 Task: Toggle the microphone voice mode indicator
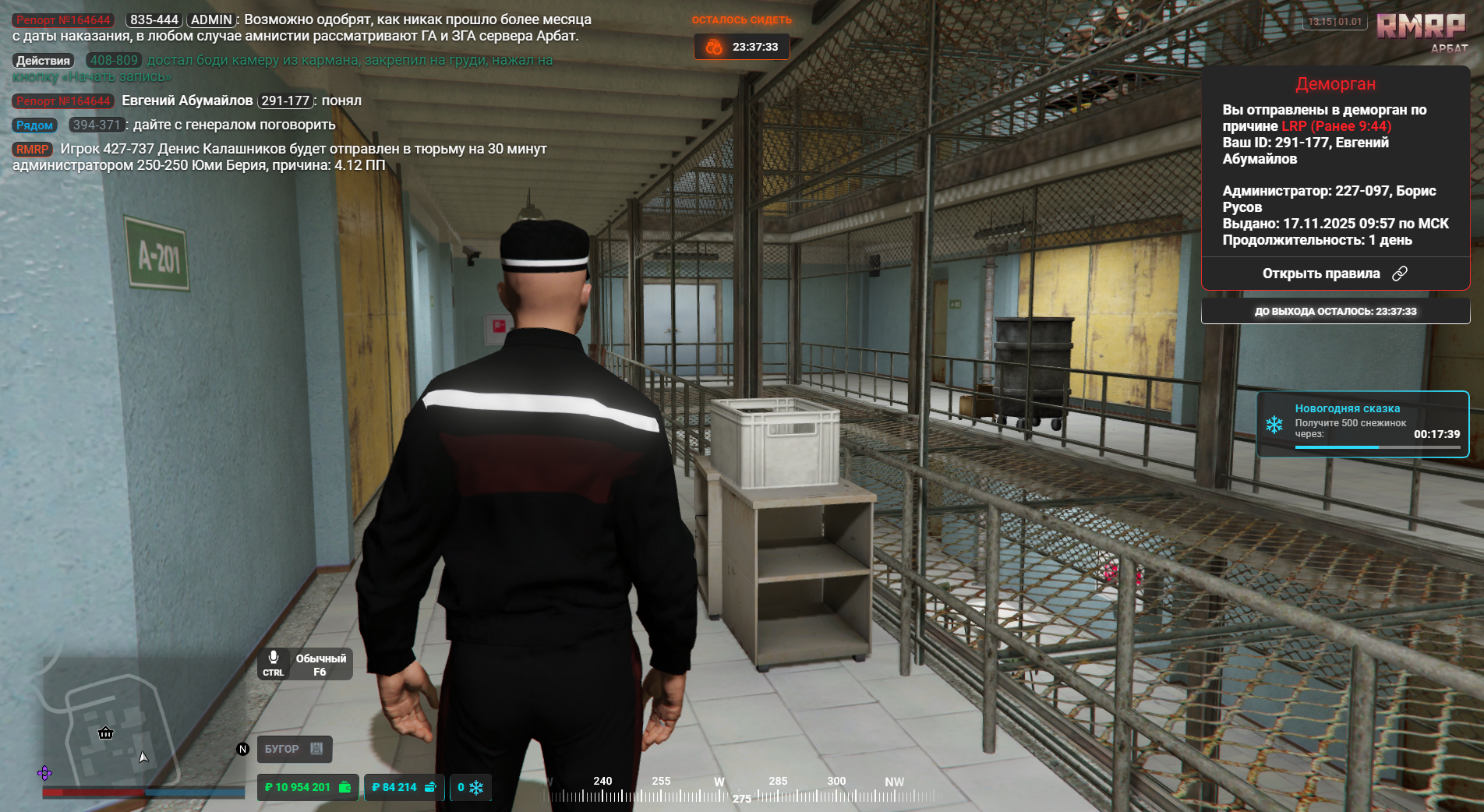(x=305, y=664)
